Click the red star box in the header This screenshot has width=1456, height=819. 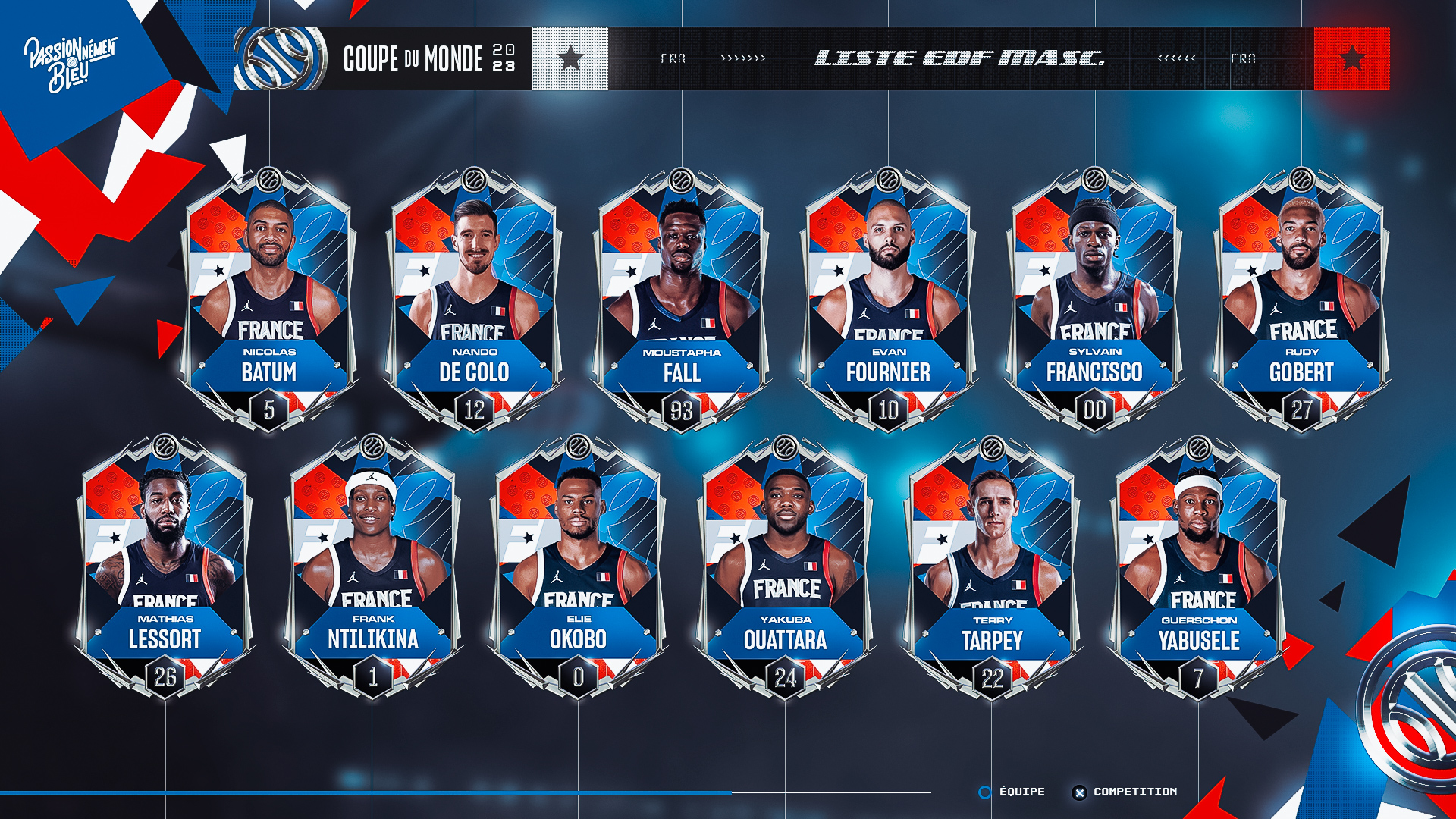(1351, 58)
